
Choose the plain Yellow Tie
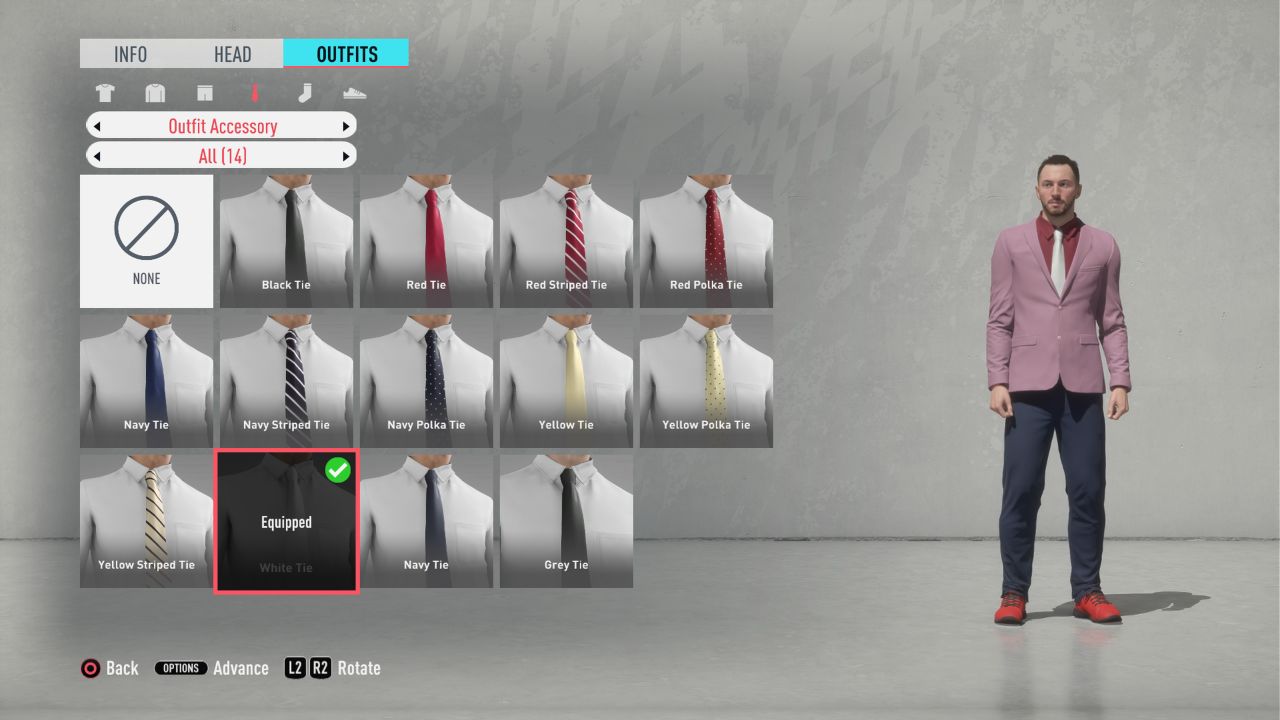pyautogui.click(x=566, y=381)
